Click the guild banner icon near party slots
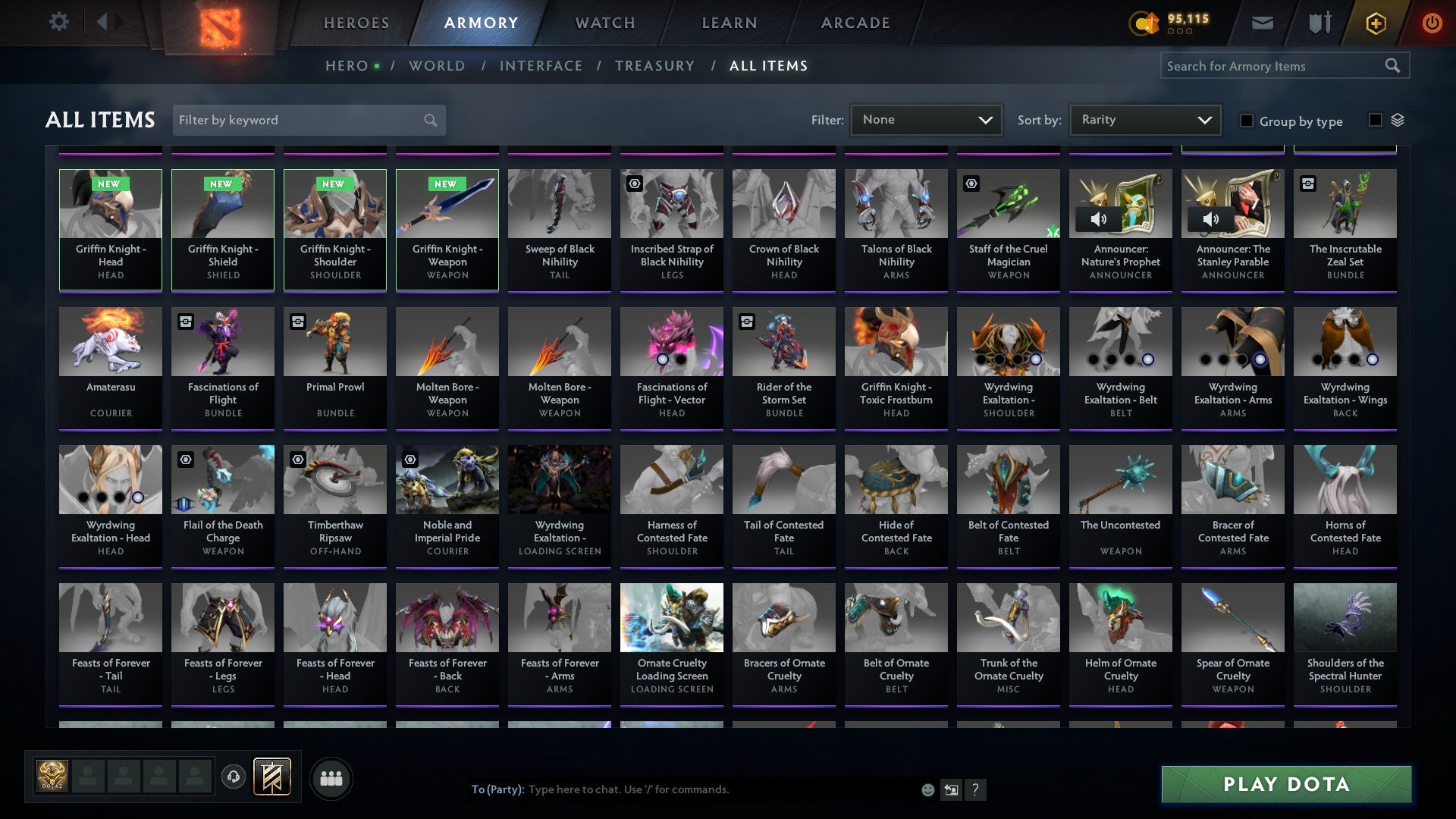Screen dimensions: 1456x819 (272, 777)
